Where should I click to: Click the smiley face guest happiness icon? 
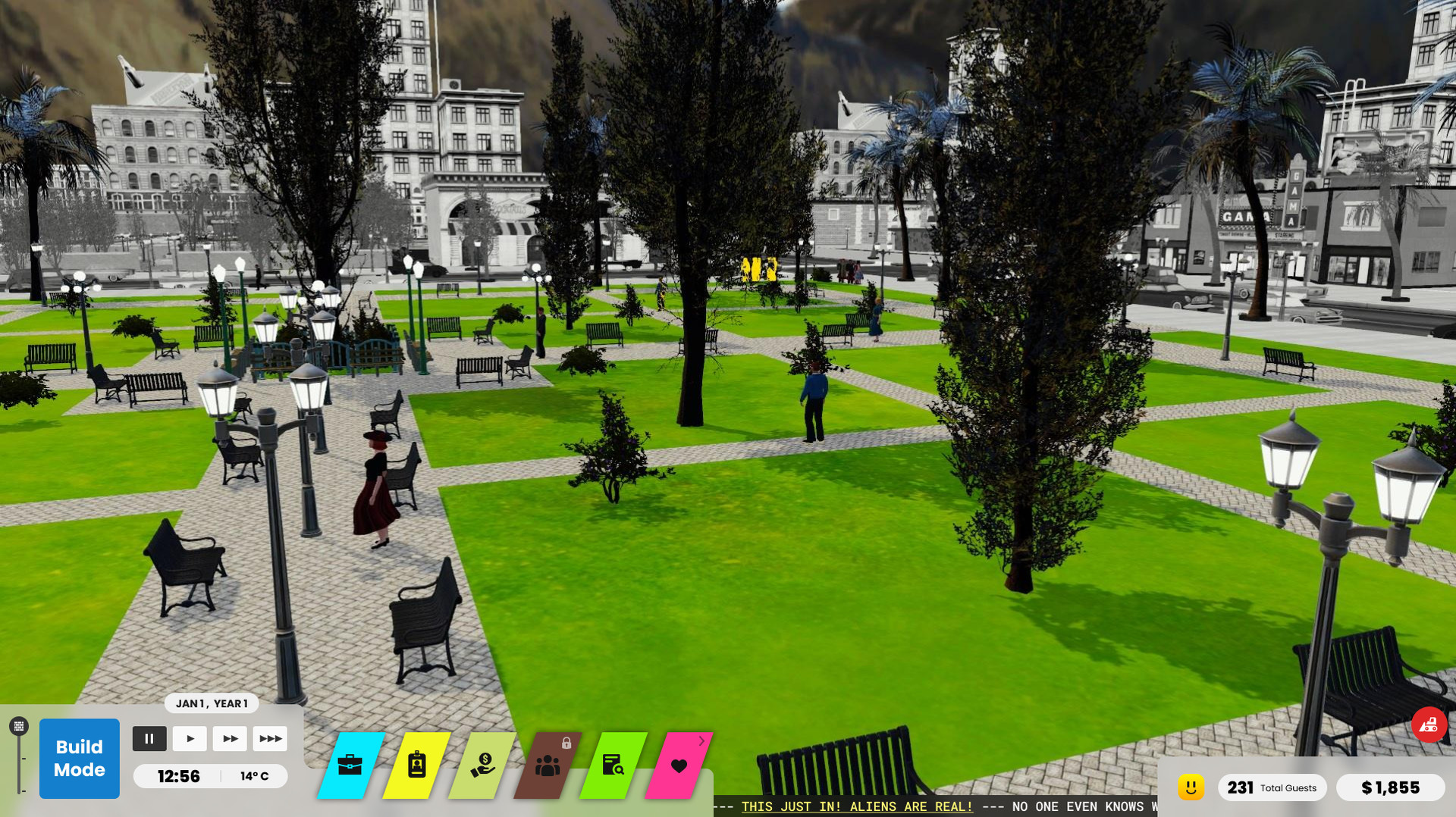click(1191, 787)
